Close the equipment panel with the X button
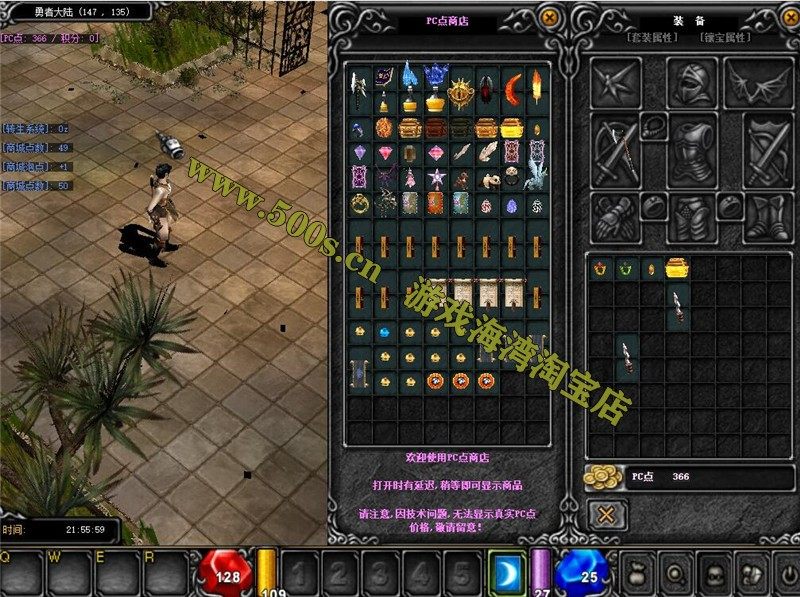800x597 pixels. pyautogui.click(x=606, y=515)
